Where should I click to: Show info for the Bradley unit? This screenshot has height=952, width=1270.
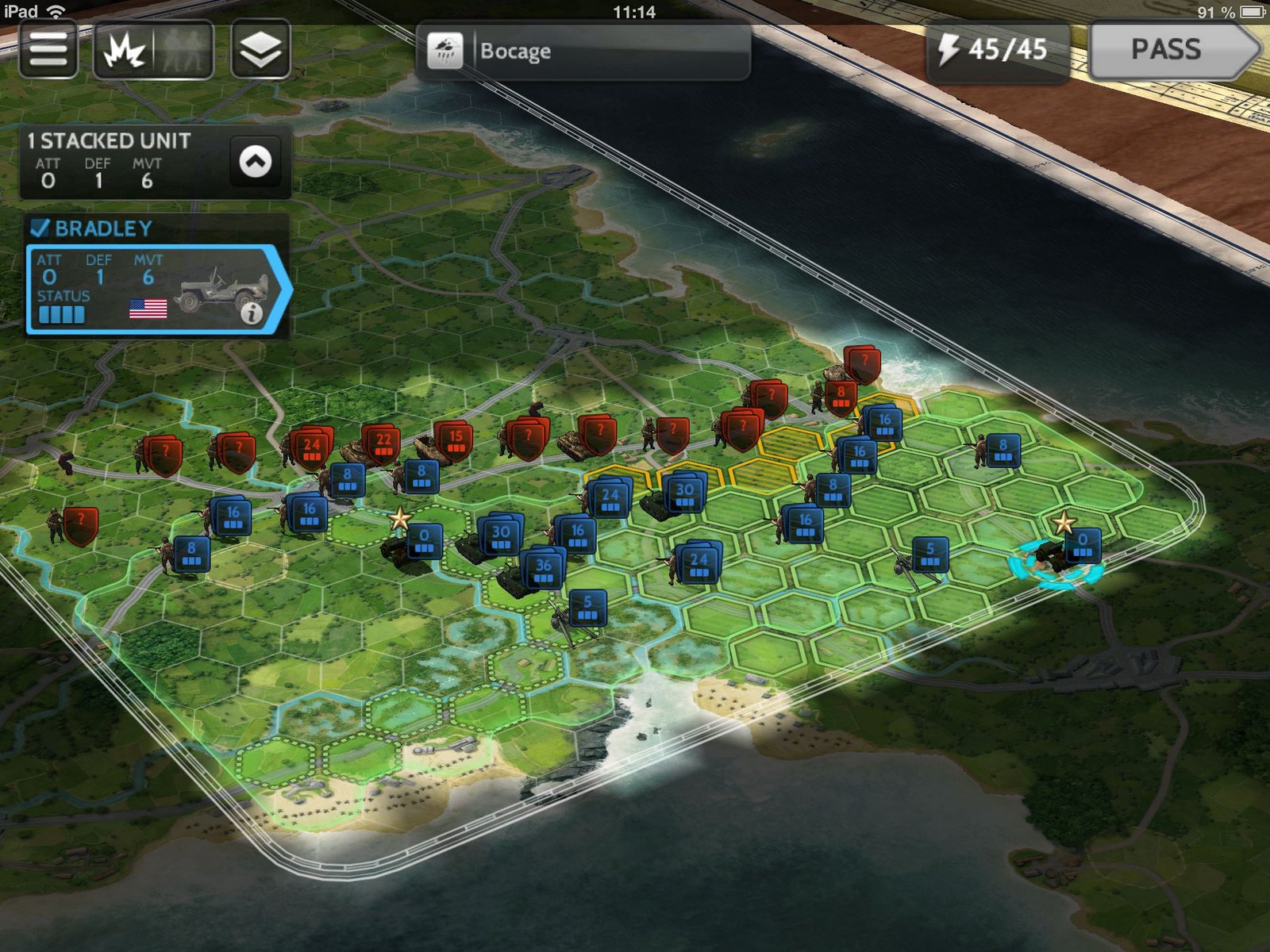click(252, 314)
